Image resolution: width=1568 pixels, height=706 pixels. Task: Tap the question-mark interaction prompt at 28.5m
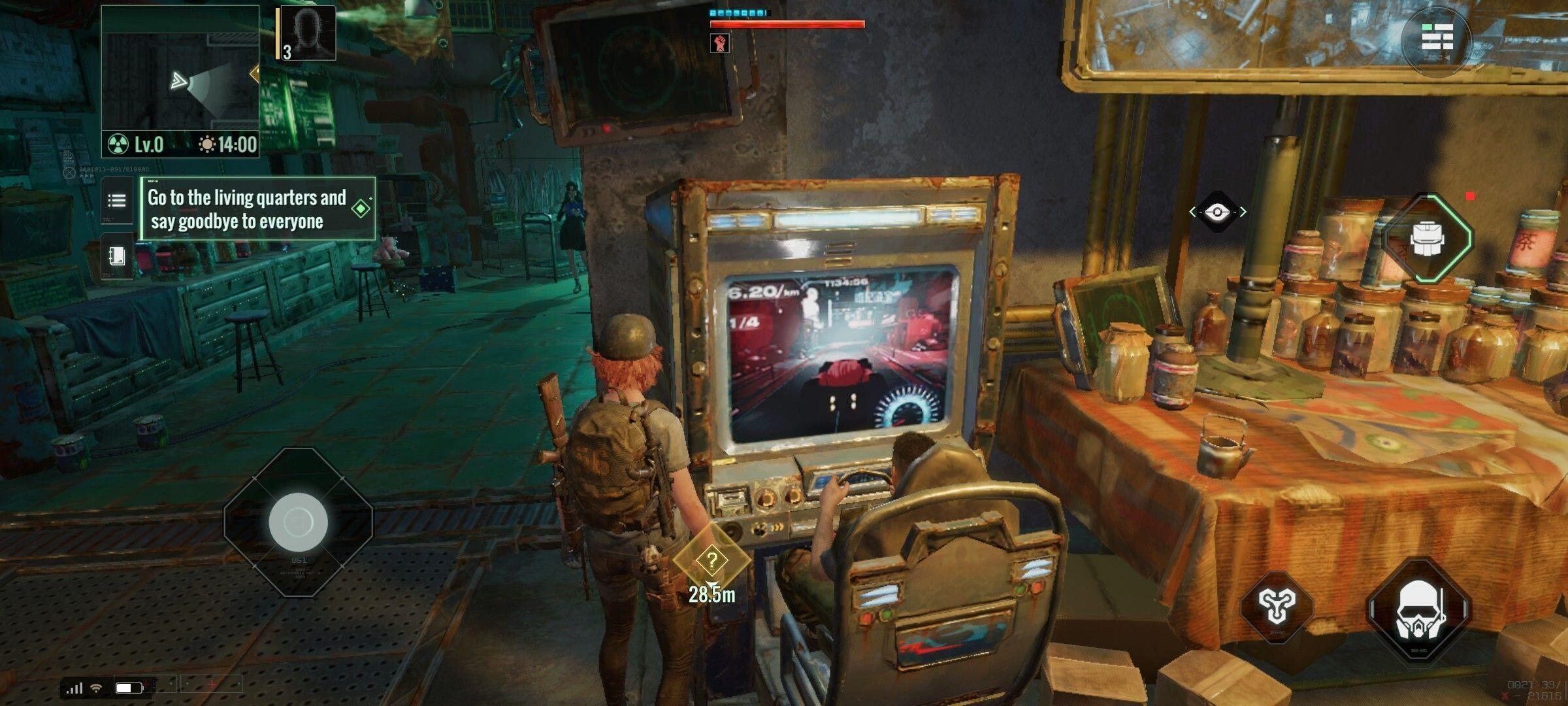(x=711, y=559)
